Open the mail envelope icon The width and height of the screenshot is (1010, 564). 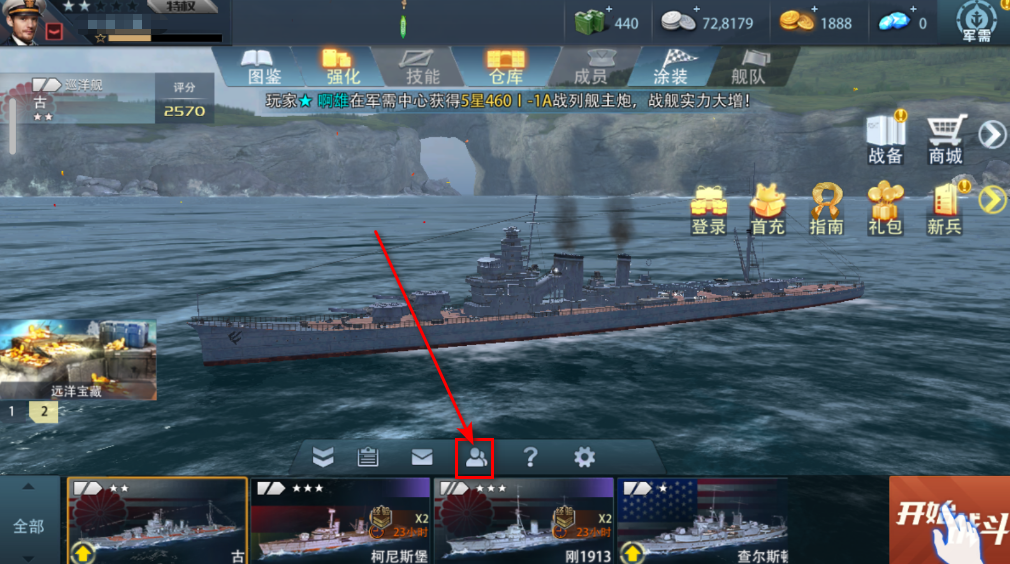[x=422, y=458]
